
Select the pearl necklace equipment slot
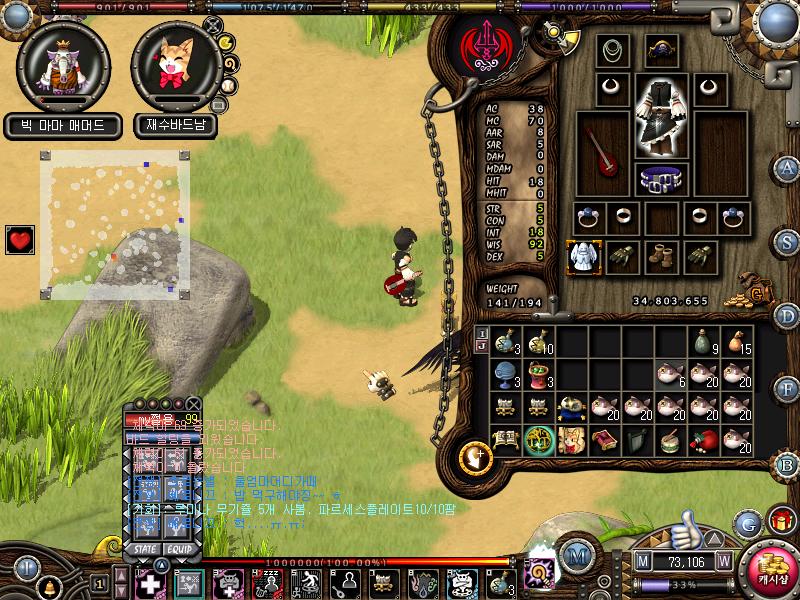click(613, 50)
